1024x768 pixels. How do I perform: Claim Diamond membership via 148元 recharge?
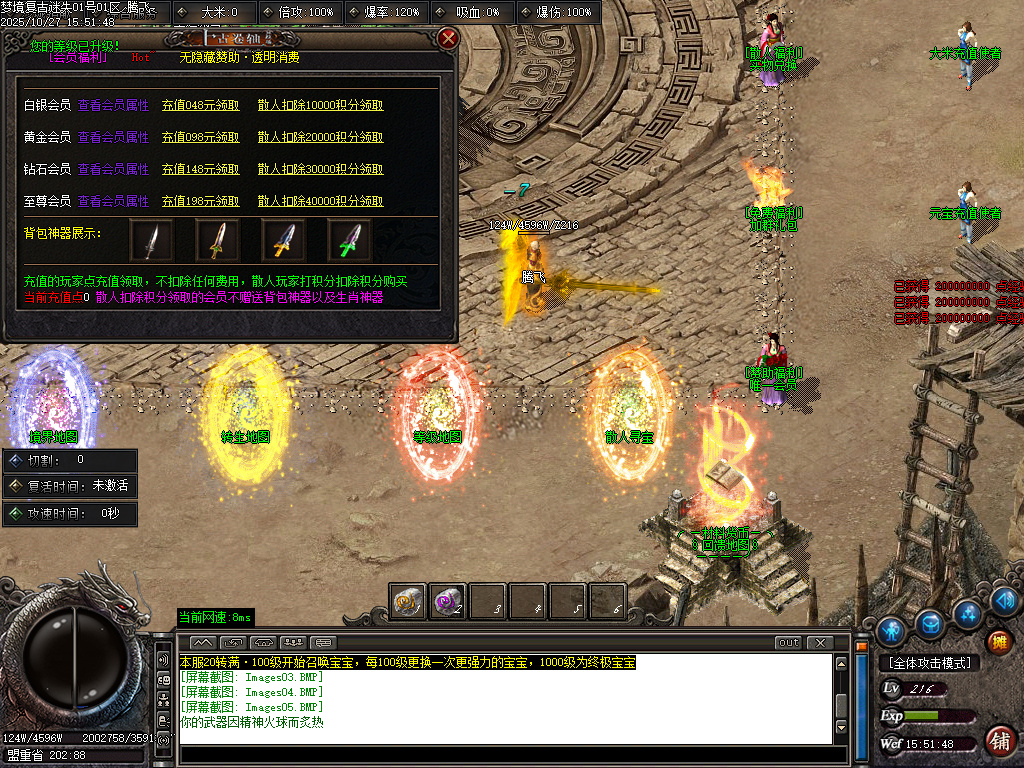(x=201, y=169)
